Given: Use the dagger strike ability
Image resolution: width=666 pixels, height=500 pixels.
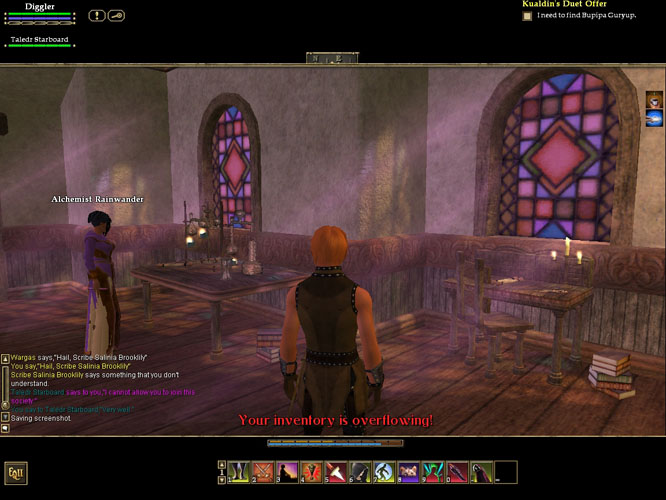Looking at the screenshot, I should [335, 471].
